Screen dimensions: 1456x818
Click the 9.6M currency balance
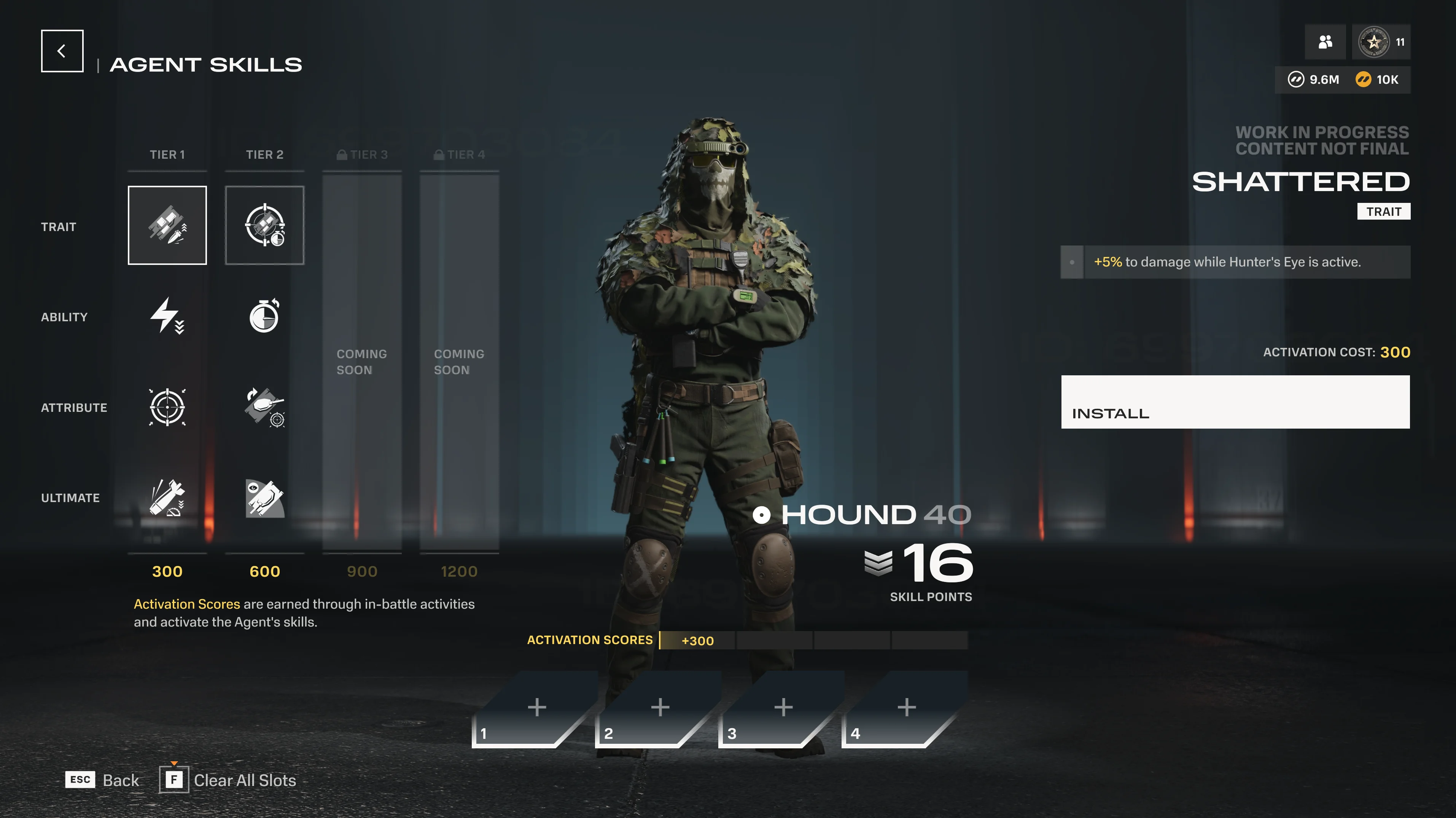(x=1314, y=80)
